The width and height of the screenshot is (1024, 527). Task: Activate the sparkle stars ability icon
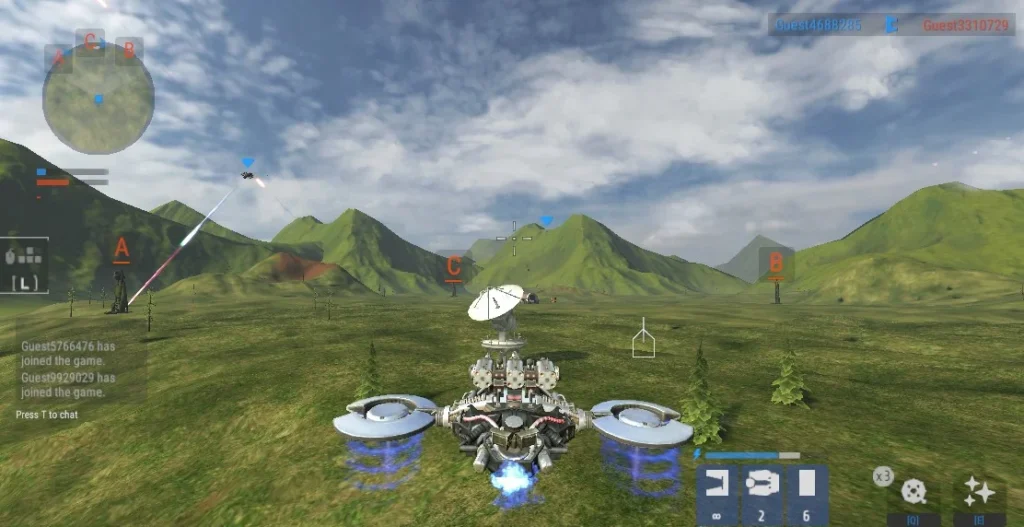pos(978,491)
